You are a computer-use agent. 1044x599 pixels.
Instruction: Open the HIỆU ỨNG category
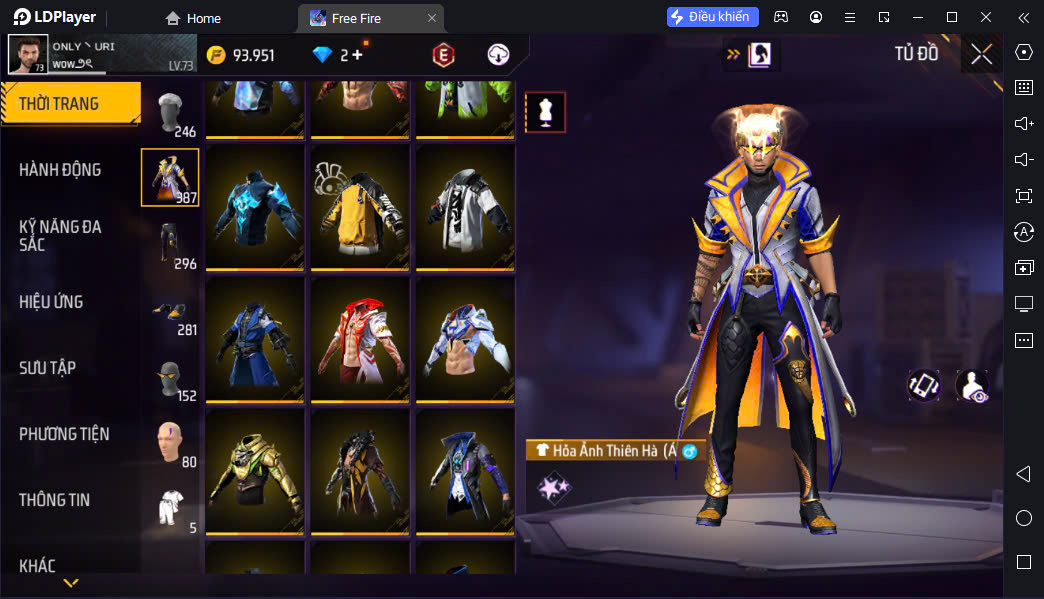51,302
